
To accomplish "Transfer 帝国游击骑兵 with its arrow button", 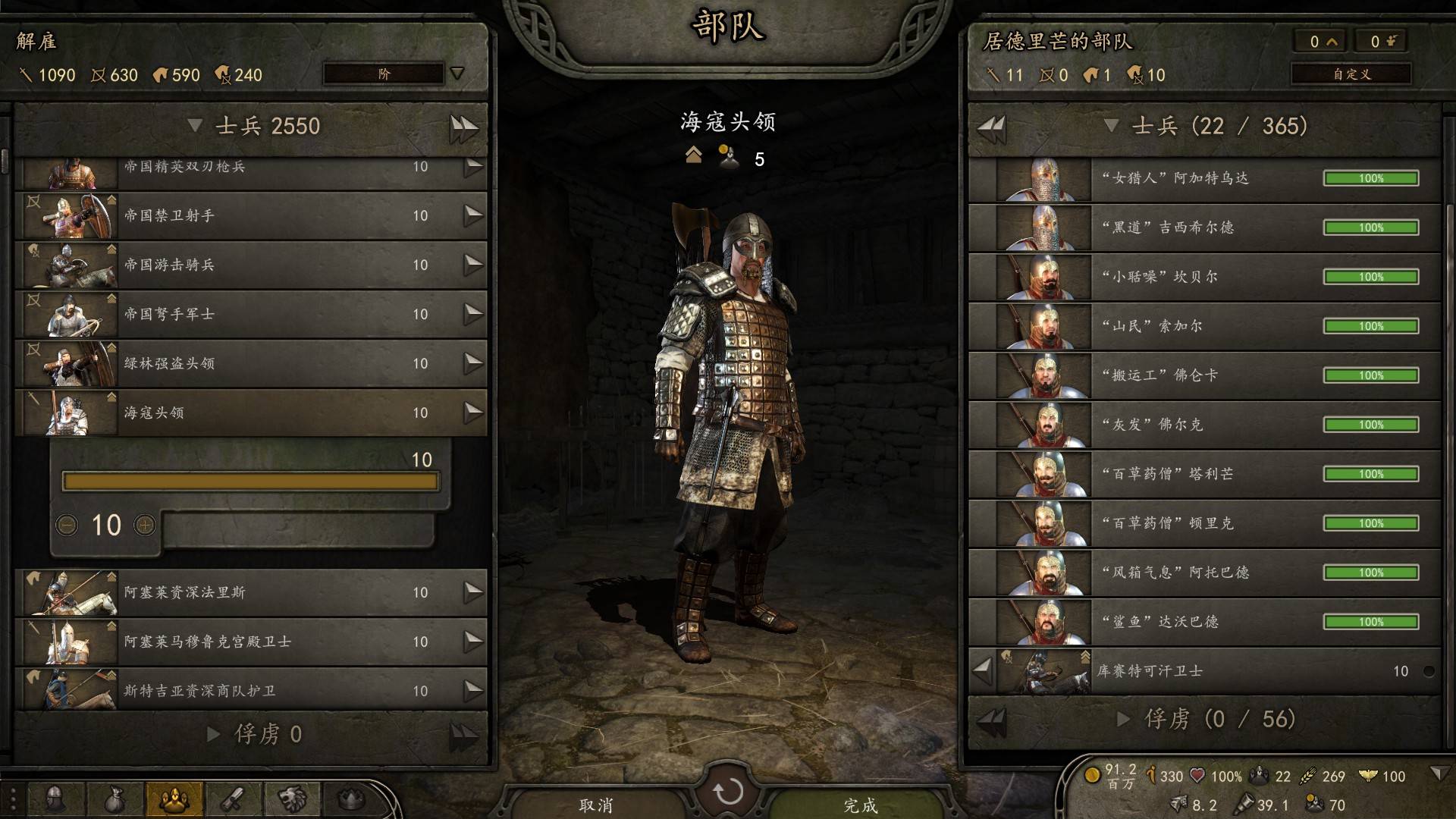I will click(473, 265).
